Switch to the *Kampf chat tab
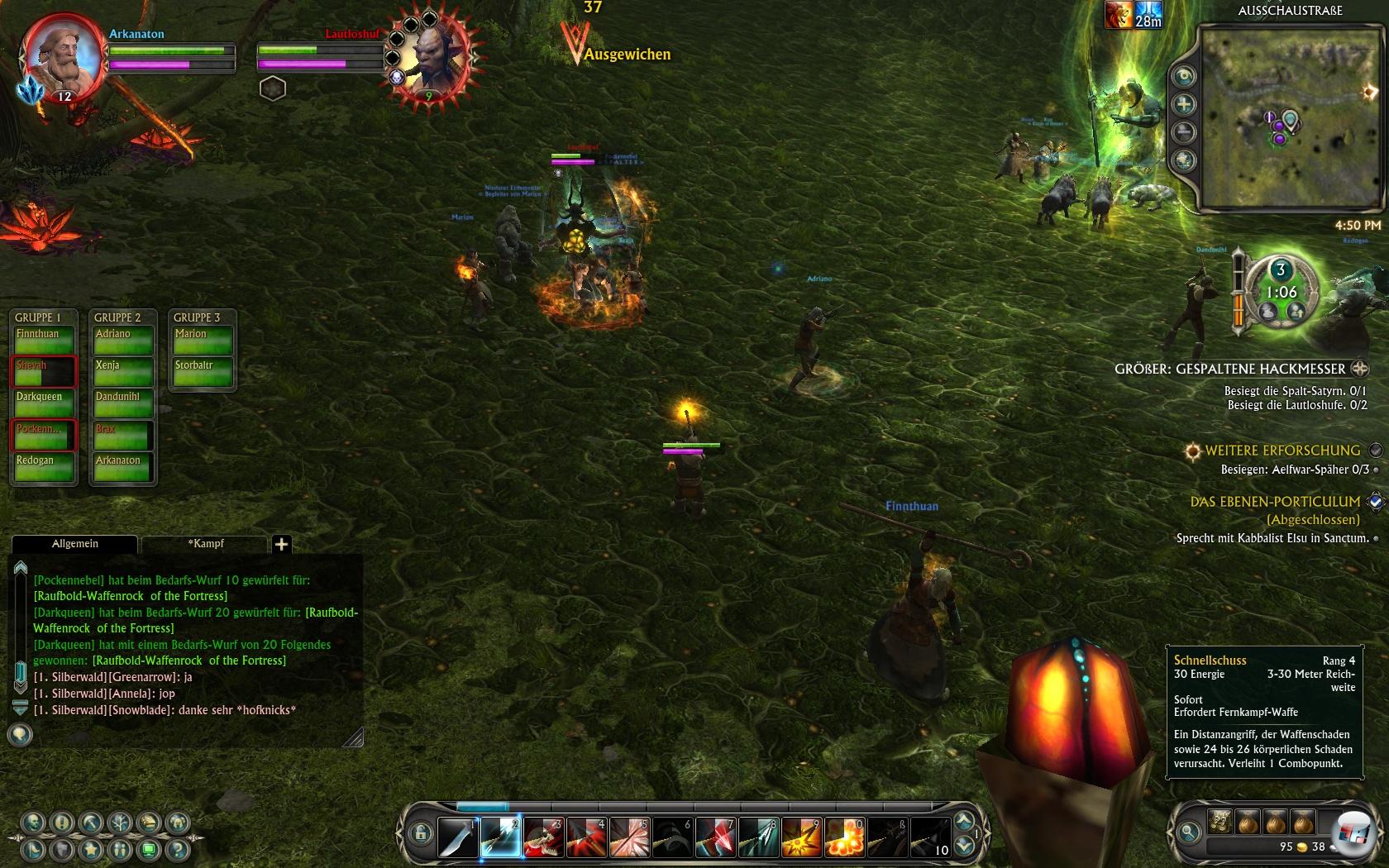Screen dimensions: 1389x868 pyautogui.click(x=205, y=544)
